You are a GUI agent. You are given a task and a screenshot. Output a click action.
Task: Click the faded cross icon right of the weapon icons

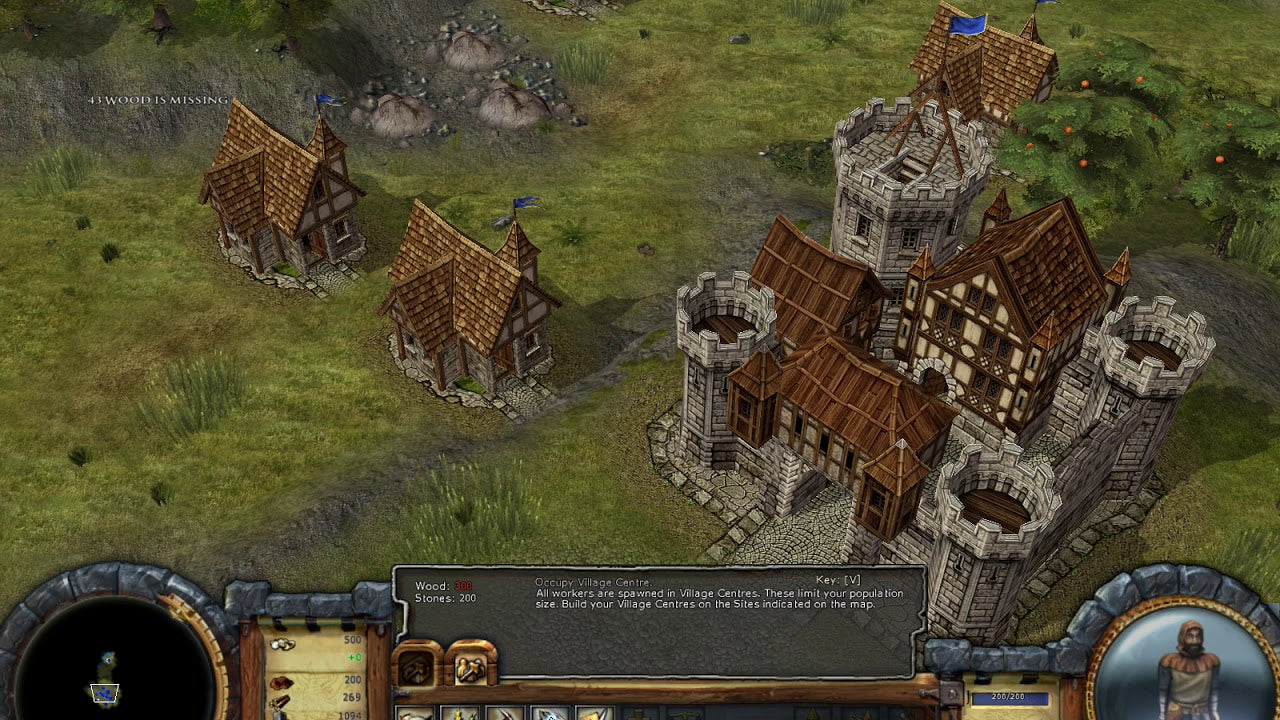click(640, 713)
